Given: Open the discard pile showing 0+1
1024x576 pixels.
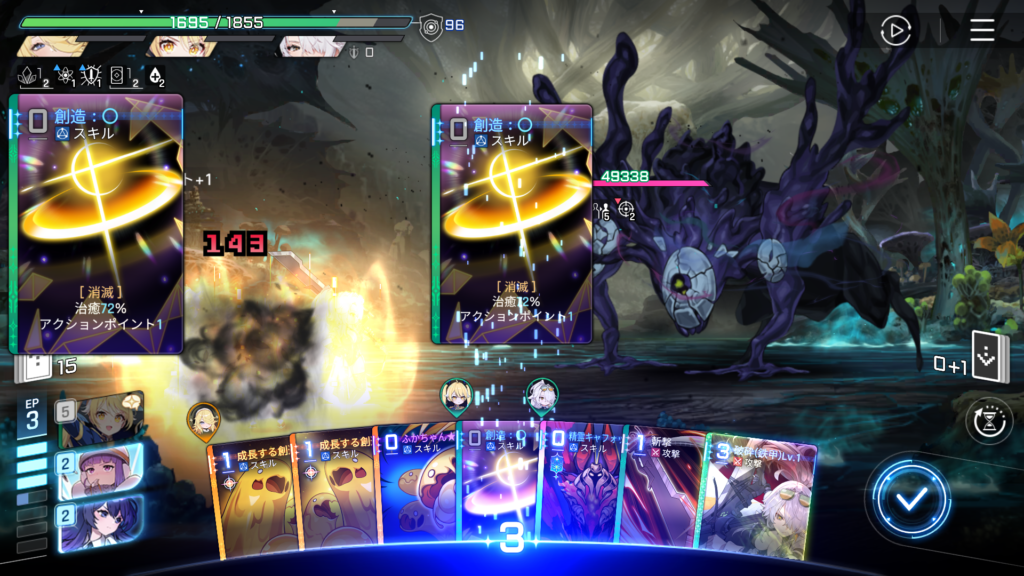Looking at the screenshot, I should 989,359.
